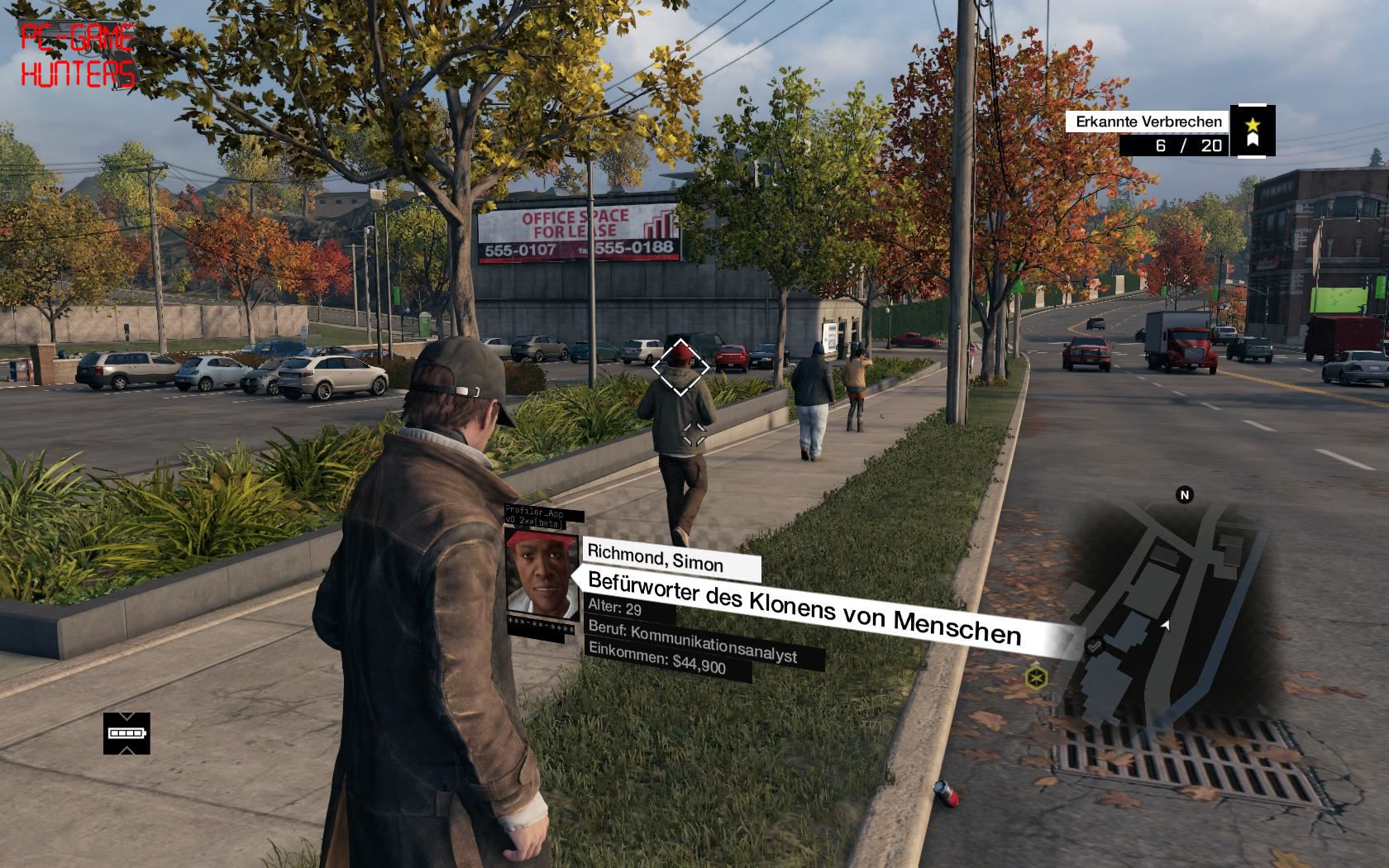The height and width of the screenshot is (868, 1389).
Task: Click the PC-Game Hunters watermark logo
Action: tap(77, 55)
